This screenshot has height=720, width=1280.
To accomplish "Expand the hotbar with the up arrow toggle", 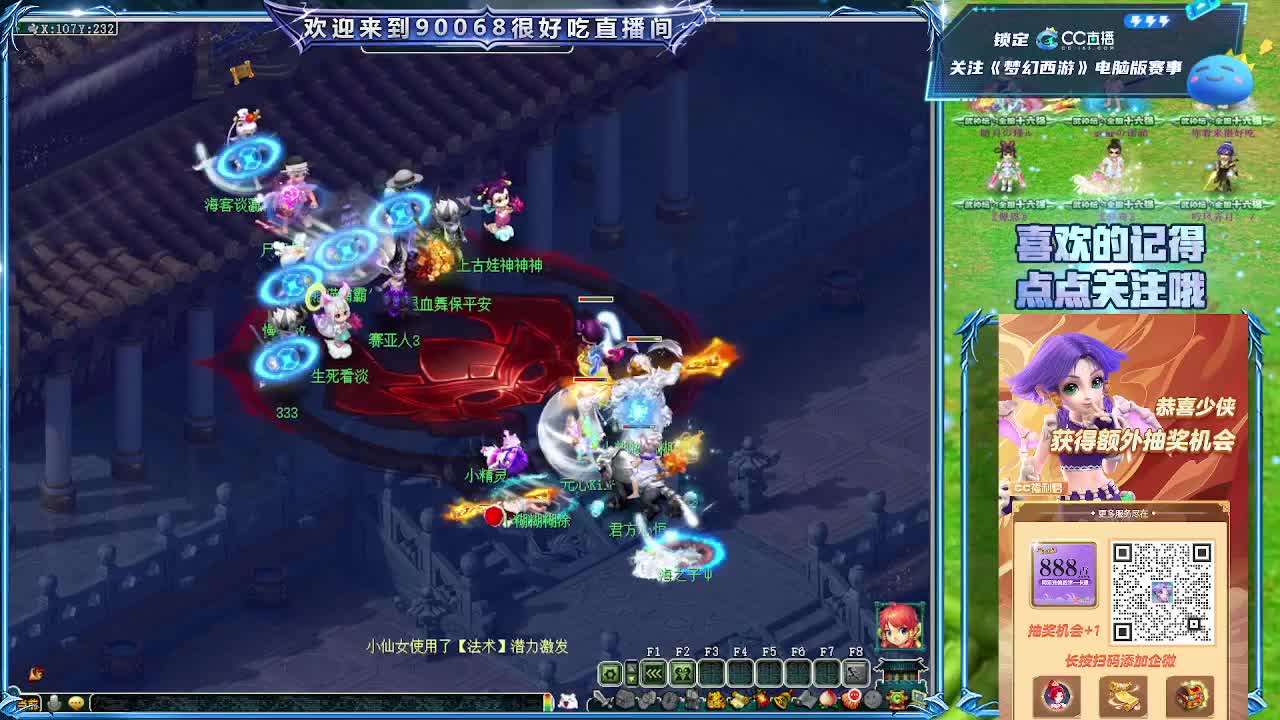I will 631,666.
